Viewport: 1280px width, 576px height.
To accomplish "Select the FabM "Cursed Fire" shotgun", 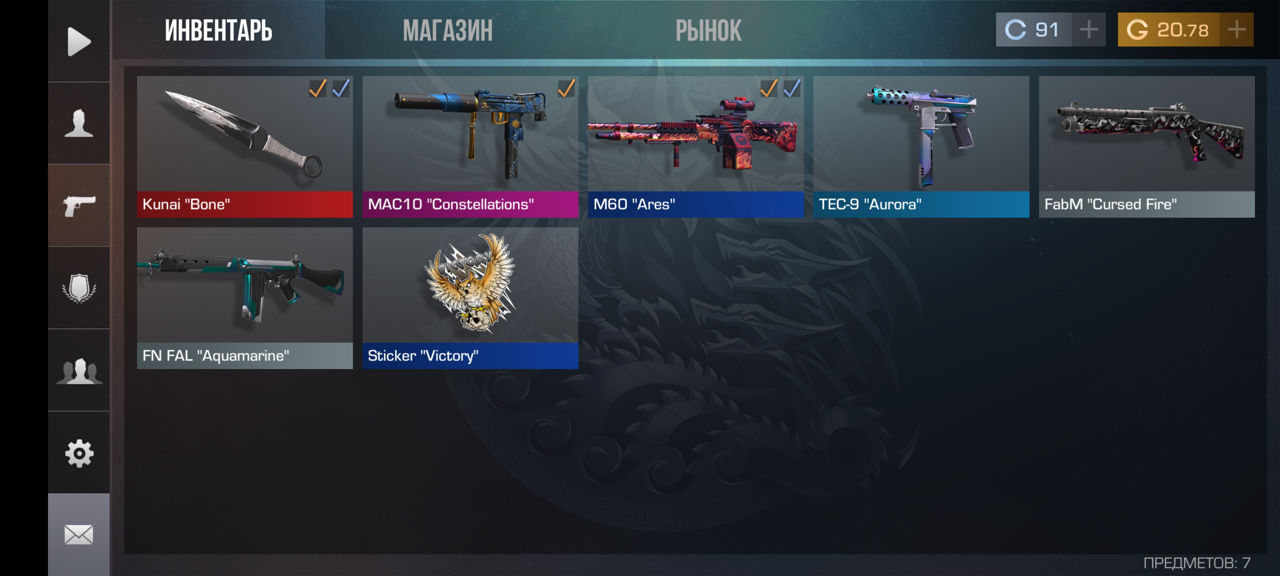I will point(1147,146).
